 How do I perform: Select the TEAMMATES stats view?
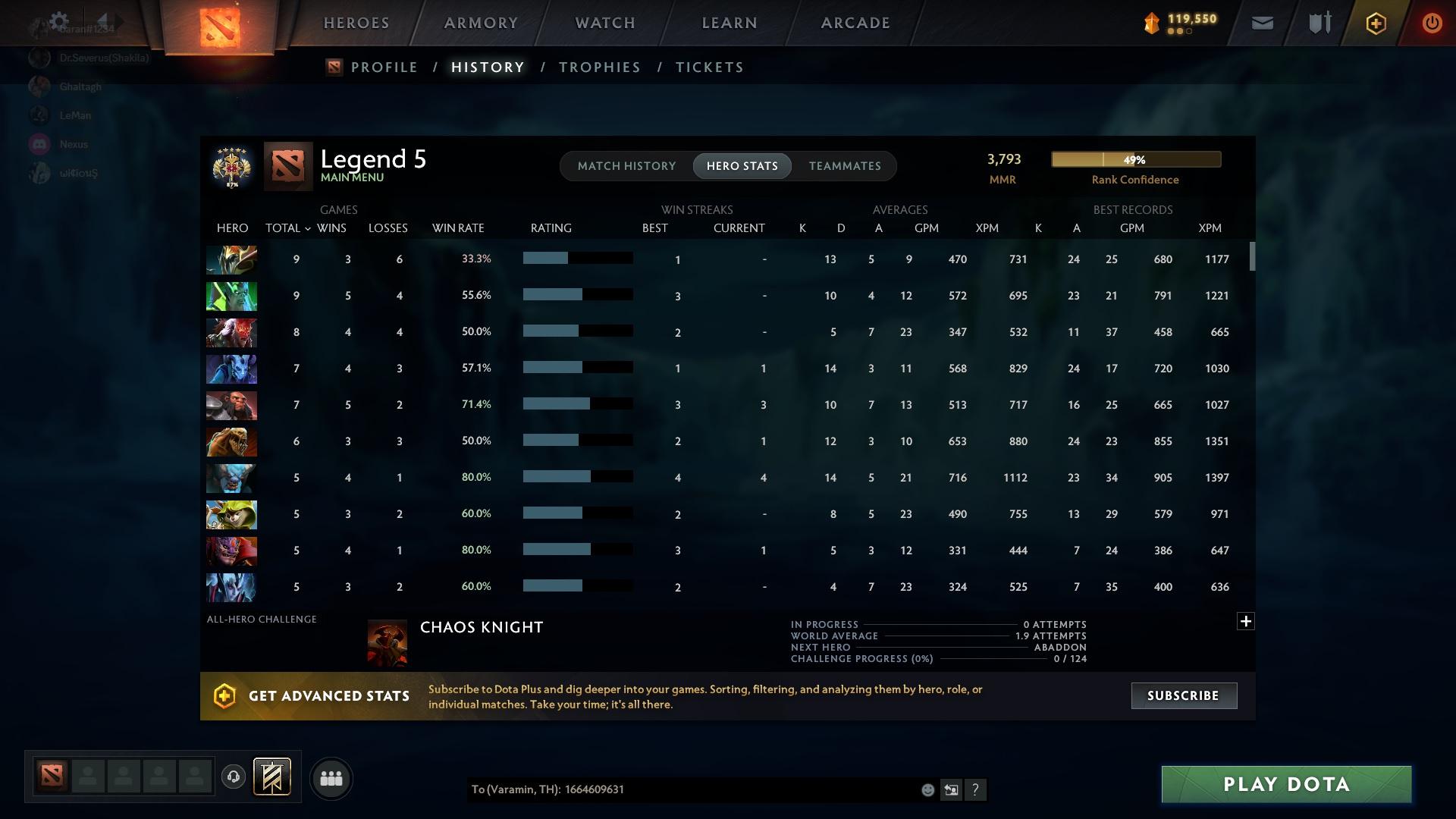point(845,165)
